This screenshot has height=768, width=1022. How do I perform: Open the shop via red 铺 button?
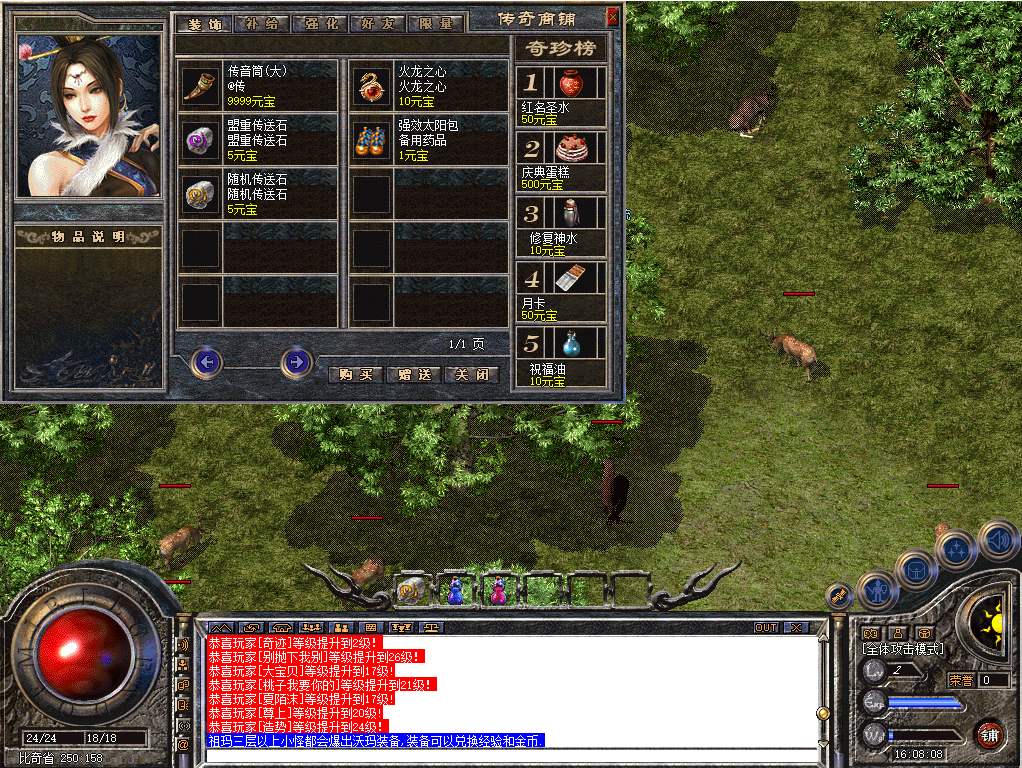(989, 734)
